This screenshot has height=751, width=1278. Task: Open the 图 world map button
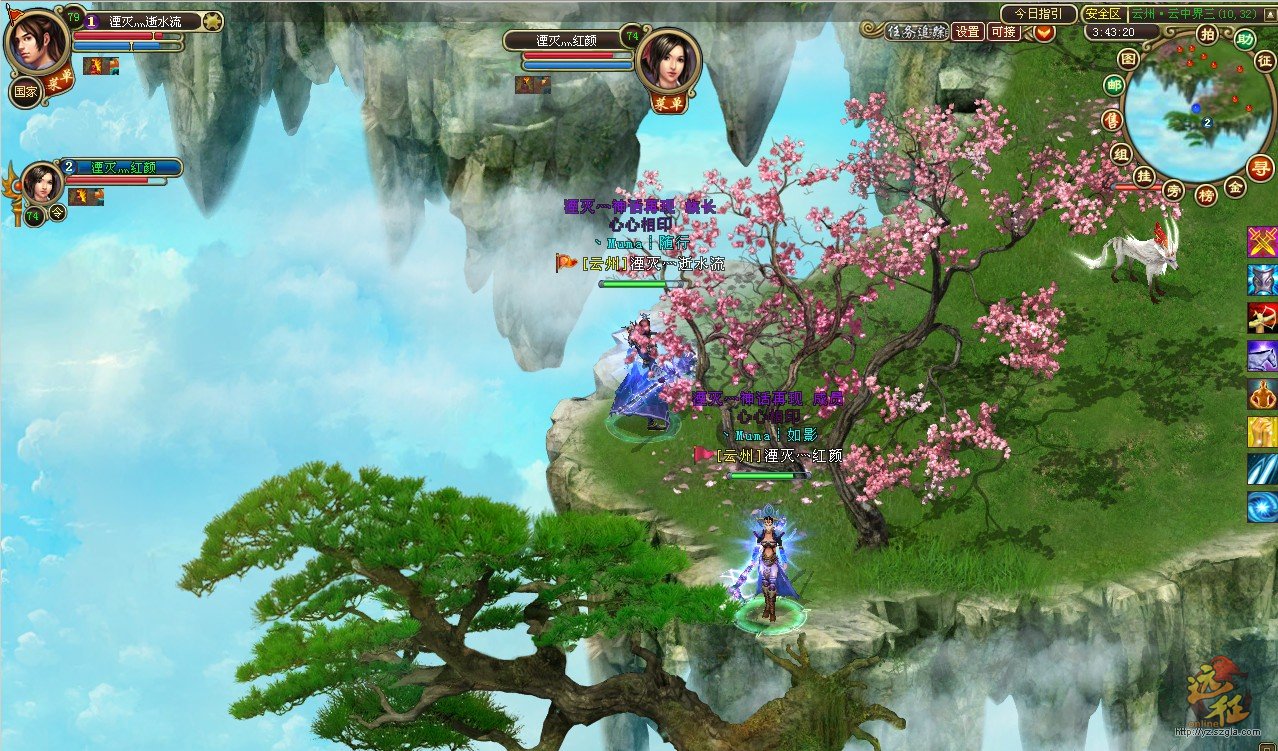(1129, 59)
